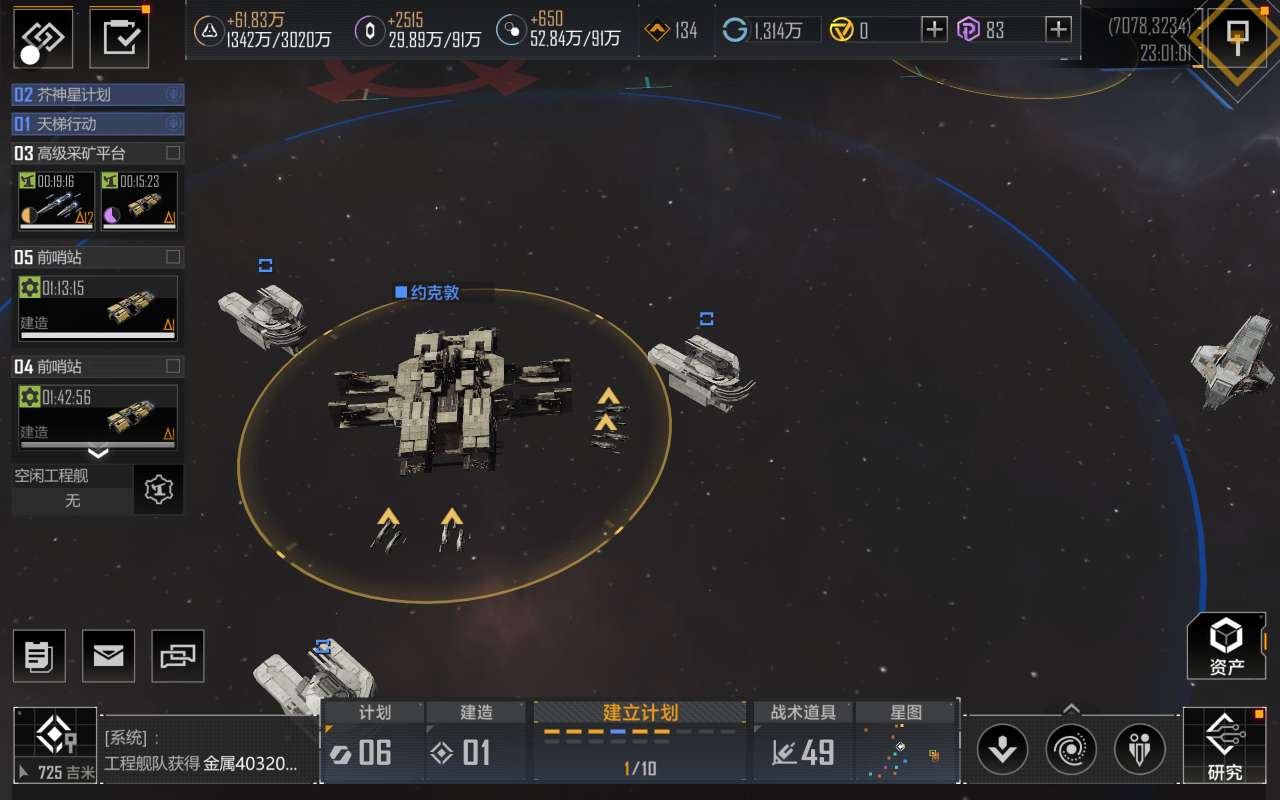Open the 星图 star map
Image resolution: width=1280 pixels, height=800 pixels.
[907, 742]
